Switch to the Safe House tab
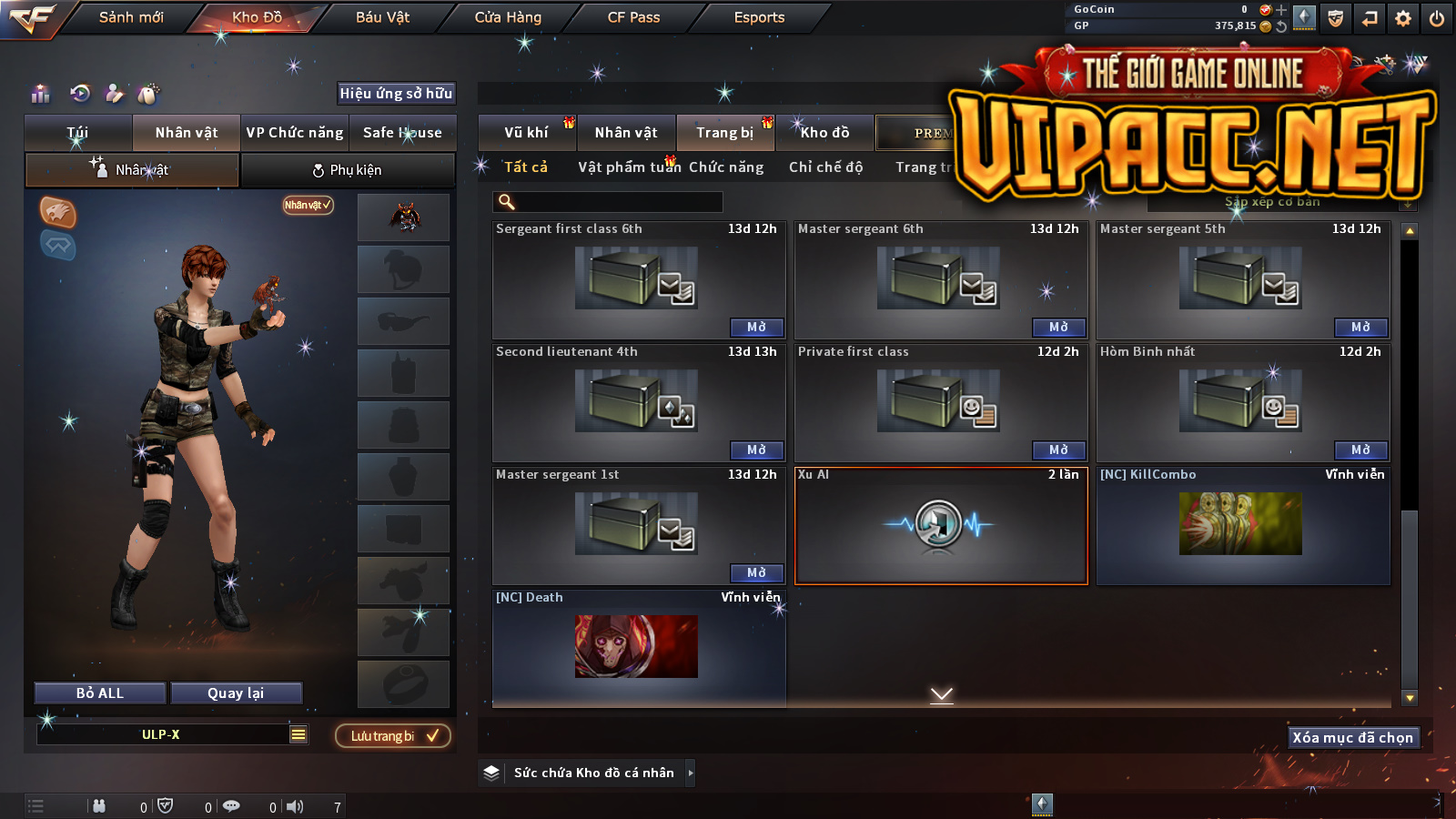 click(402, 133)
